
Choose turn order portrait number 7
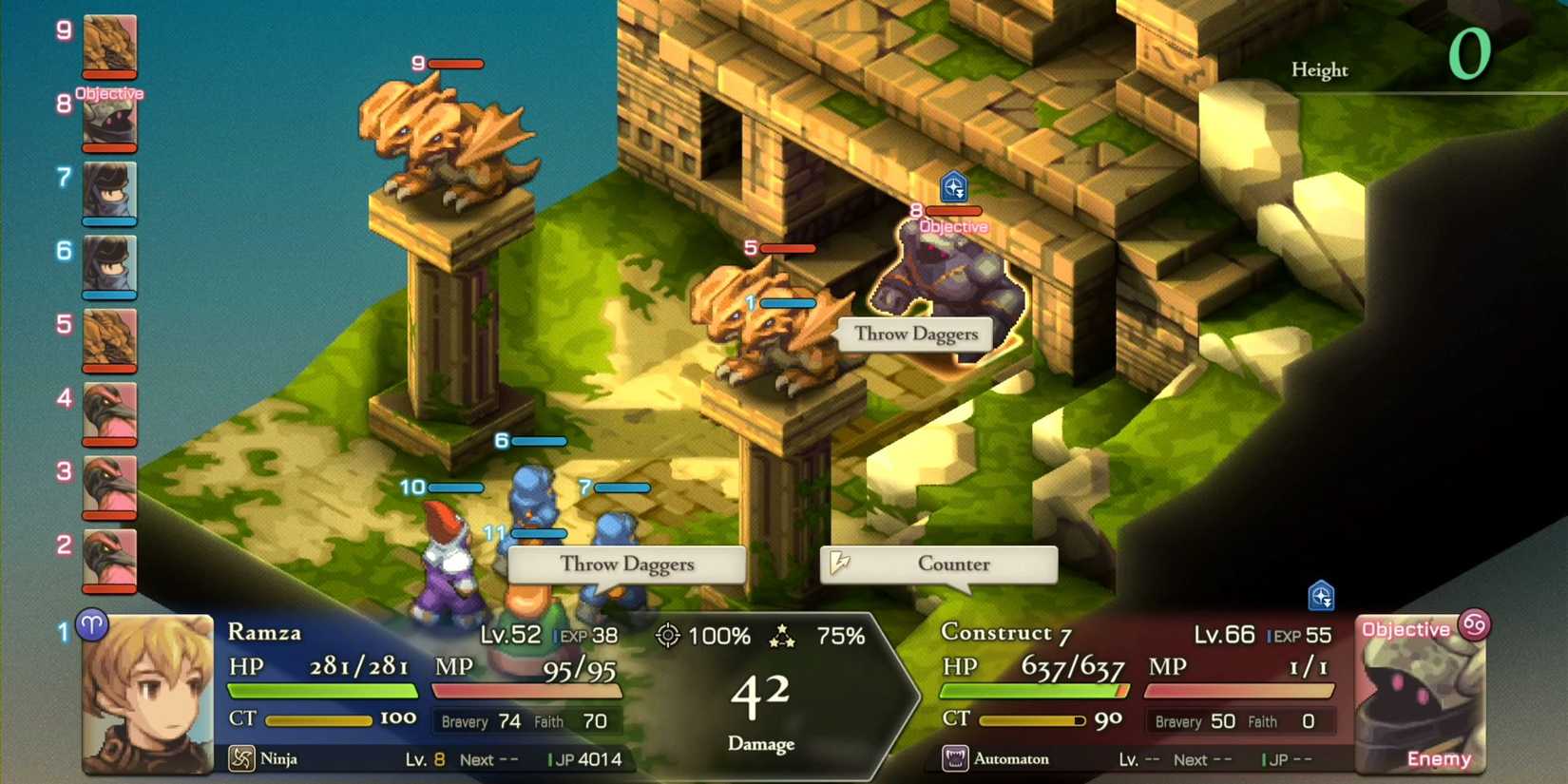tap(109, 193)
